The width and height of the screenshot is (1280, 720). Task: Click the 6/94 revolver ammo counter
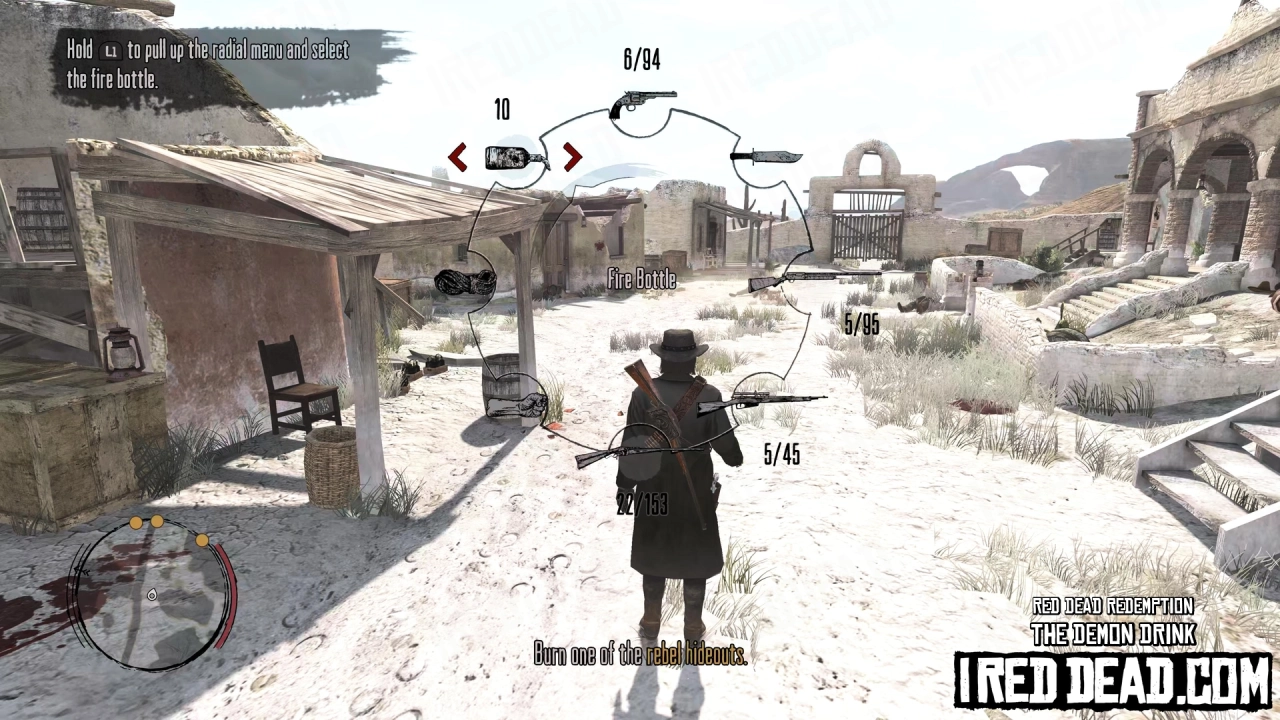pyautogui.click(x=640, y=60)
